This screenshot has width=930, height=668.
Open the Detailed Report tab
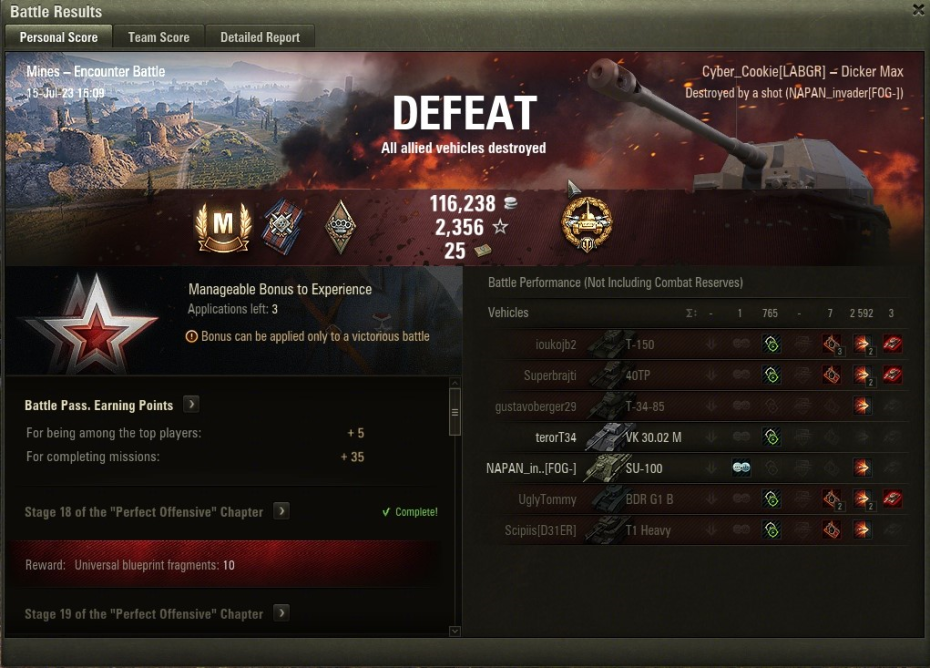point(260,37)
